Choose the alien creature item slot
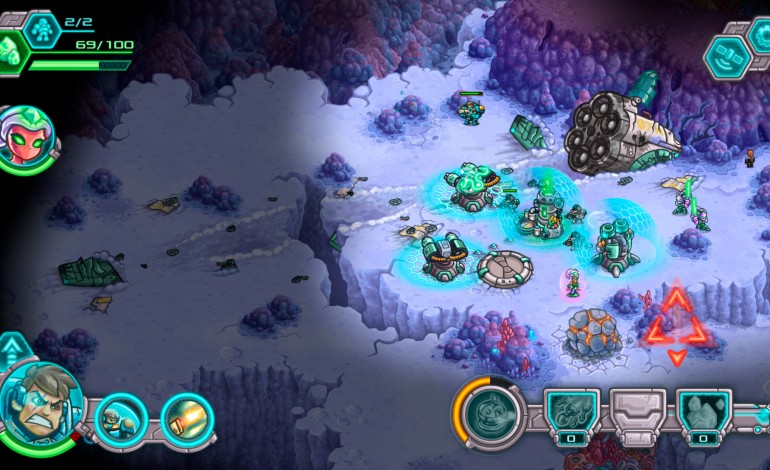This screenshot has height=470, width=770. 572,414
